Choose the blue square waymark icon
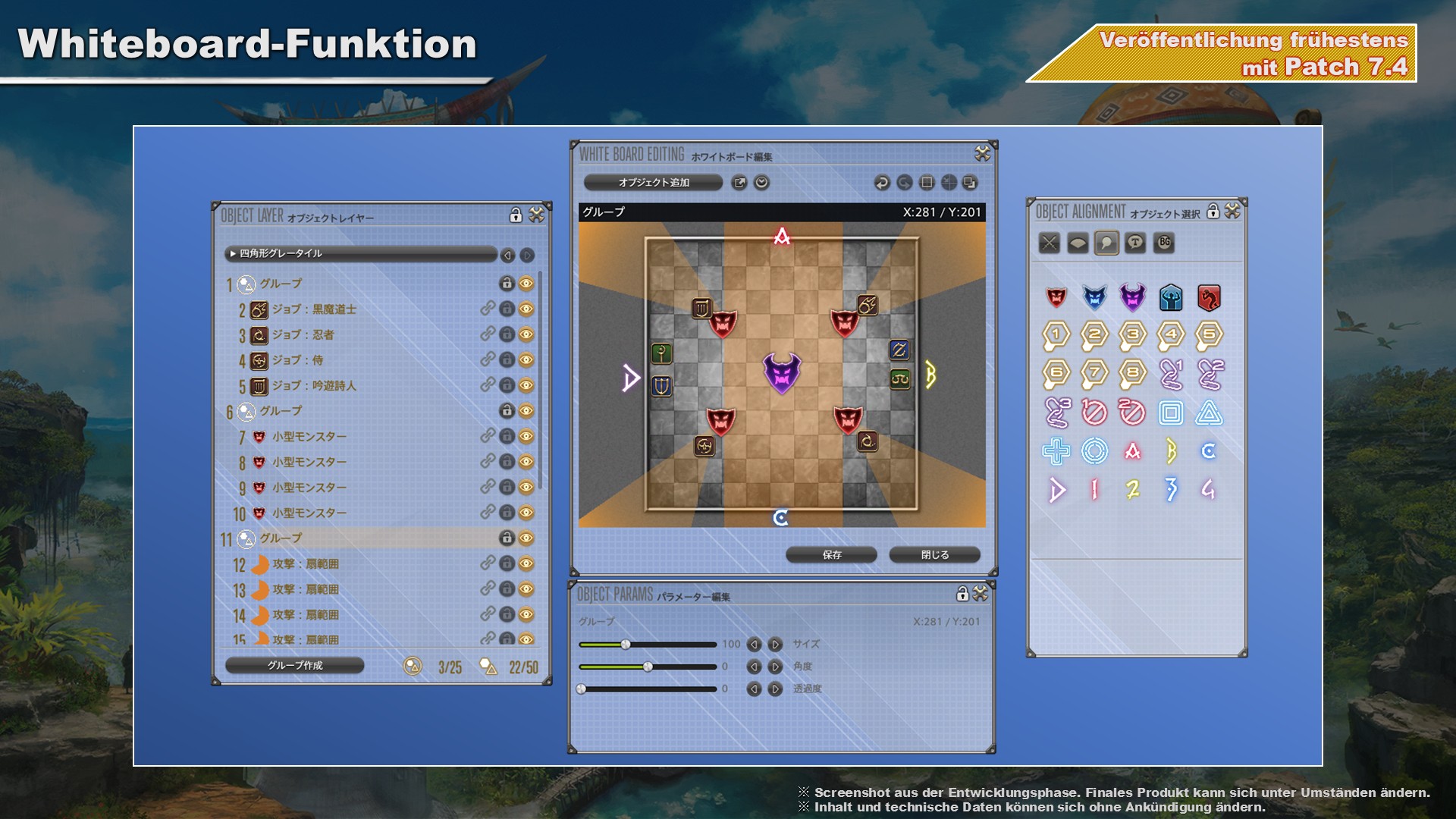Image resolution: width=1456 pixels, height=819 pixels. point(1170,413)
